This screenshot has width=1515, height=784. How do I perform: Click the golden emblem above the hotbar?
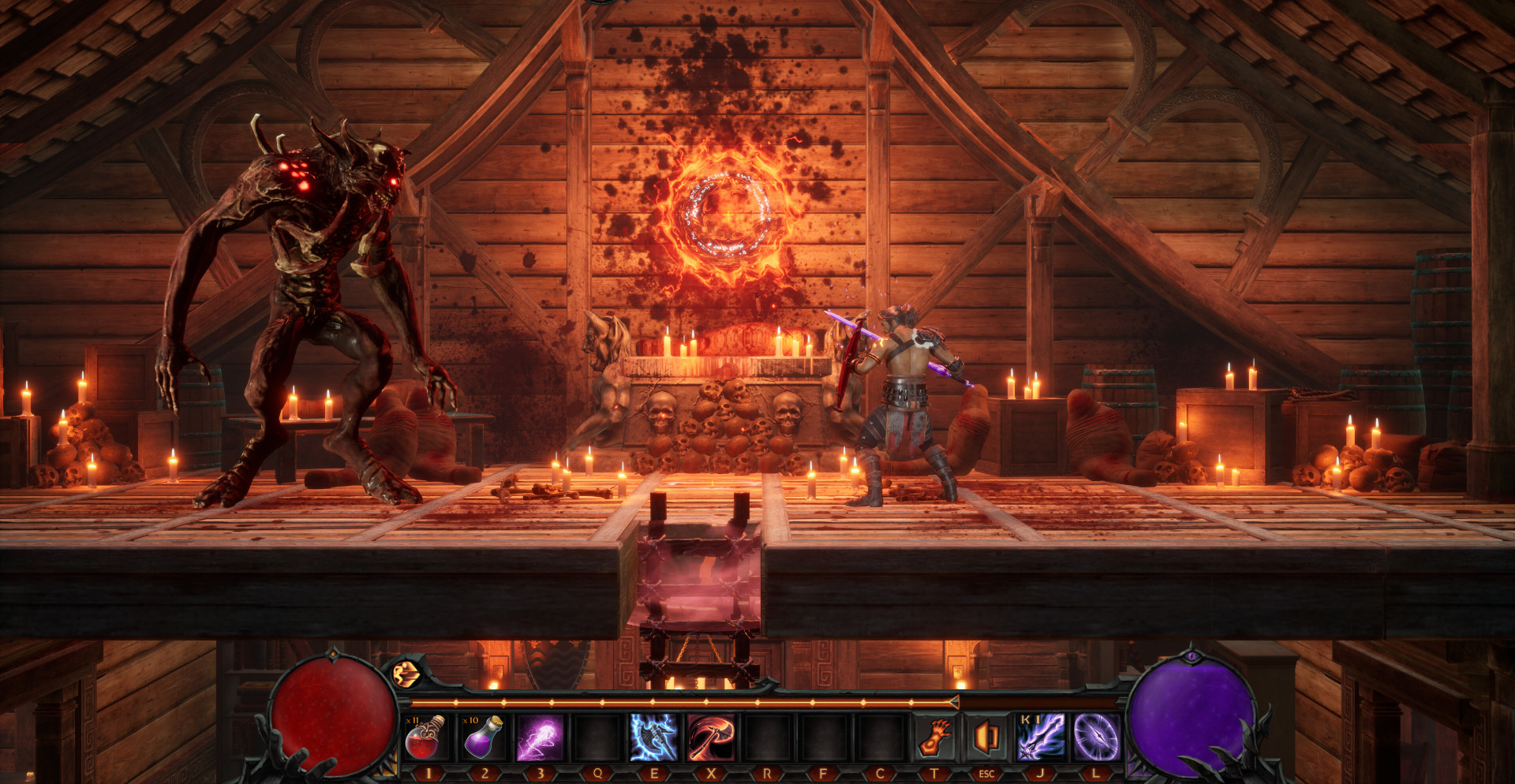tap(406, 673)
